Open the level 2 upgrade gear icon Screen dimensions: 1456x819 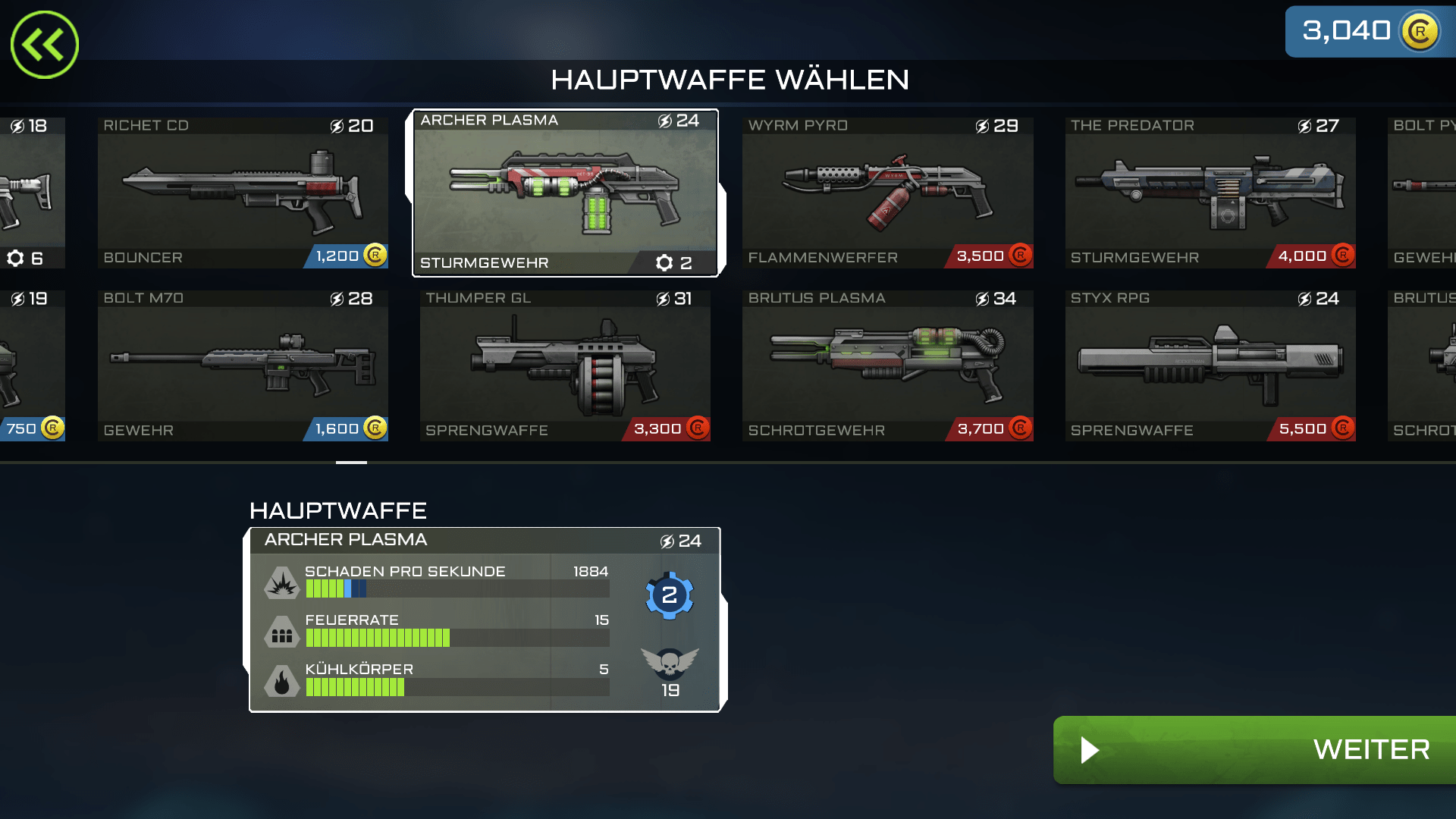point(669,595)
